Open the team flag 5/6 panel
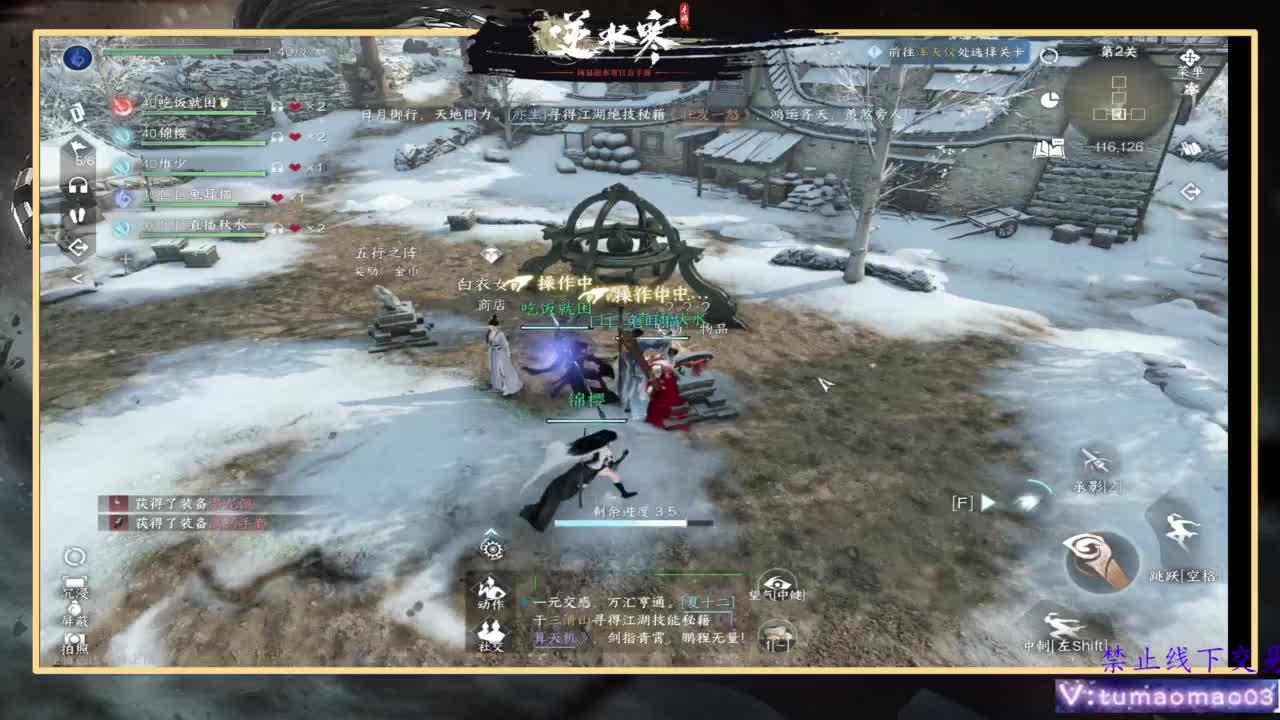This screenshot has height=720, width=1280. coord(77,150)
